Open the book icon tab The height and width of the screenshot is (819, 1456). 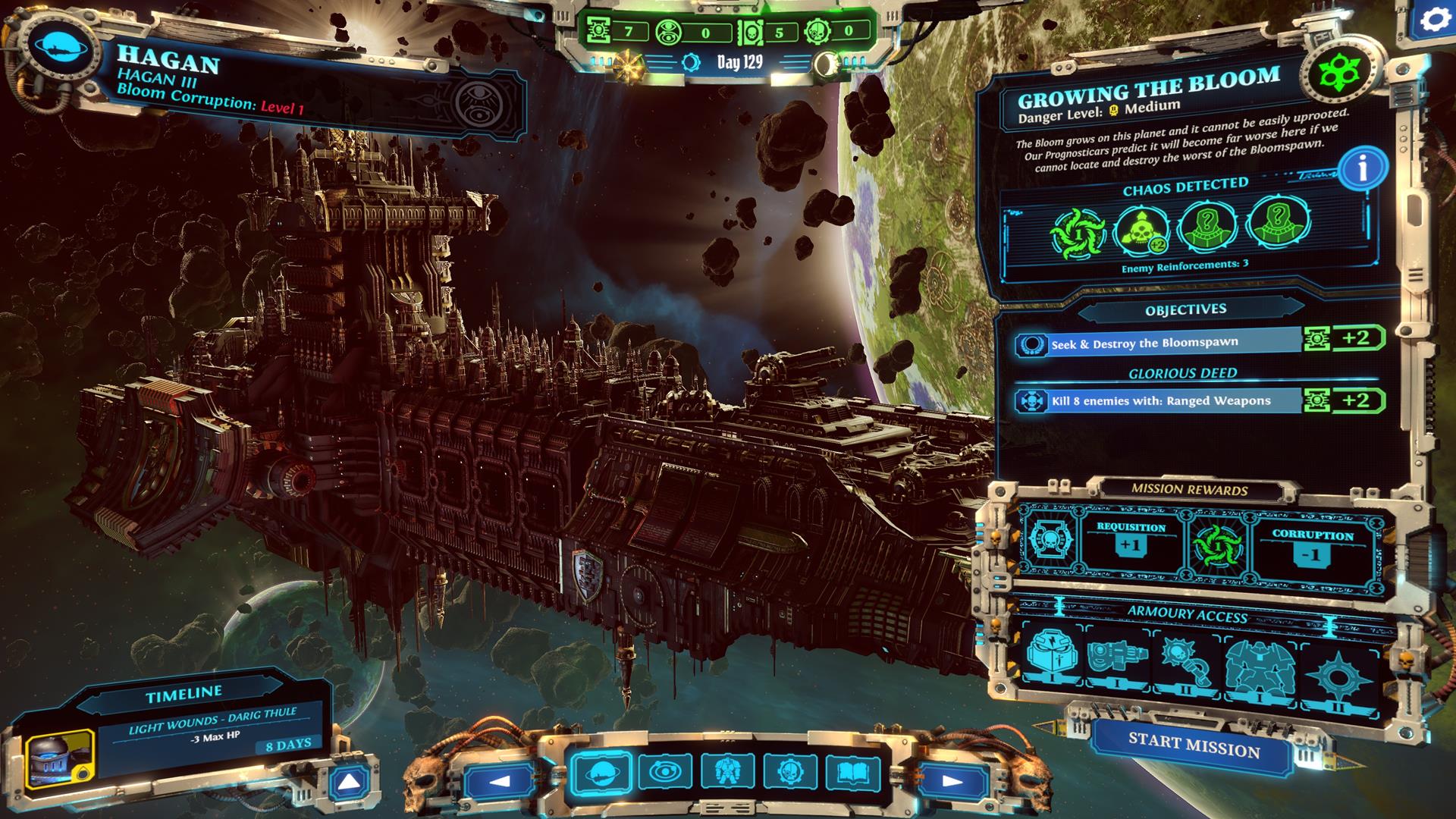point(853,774)
